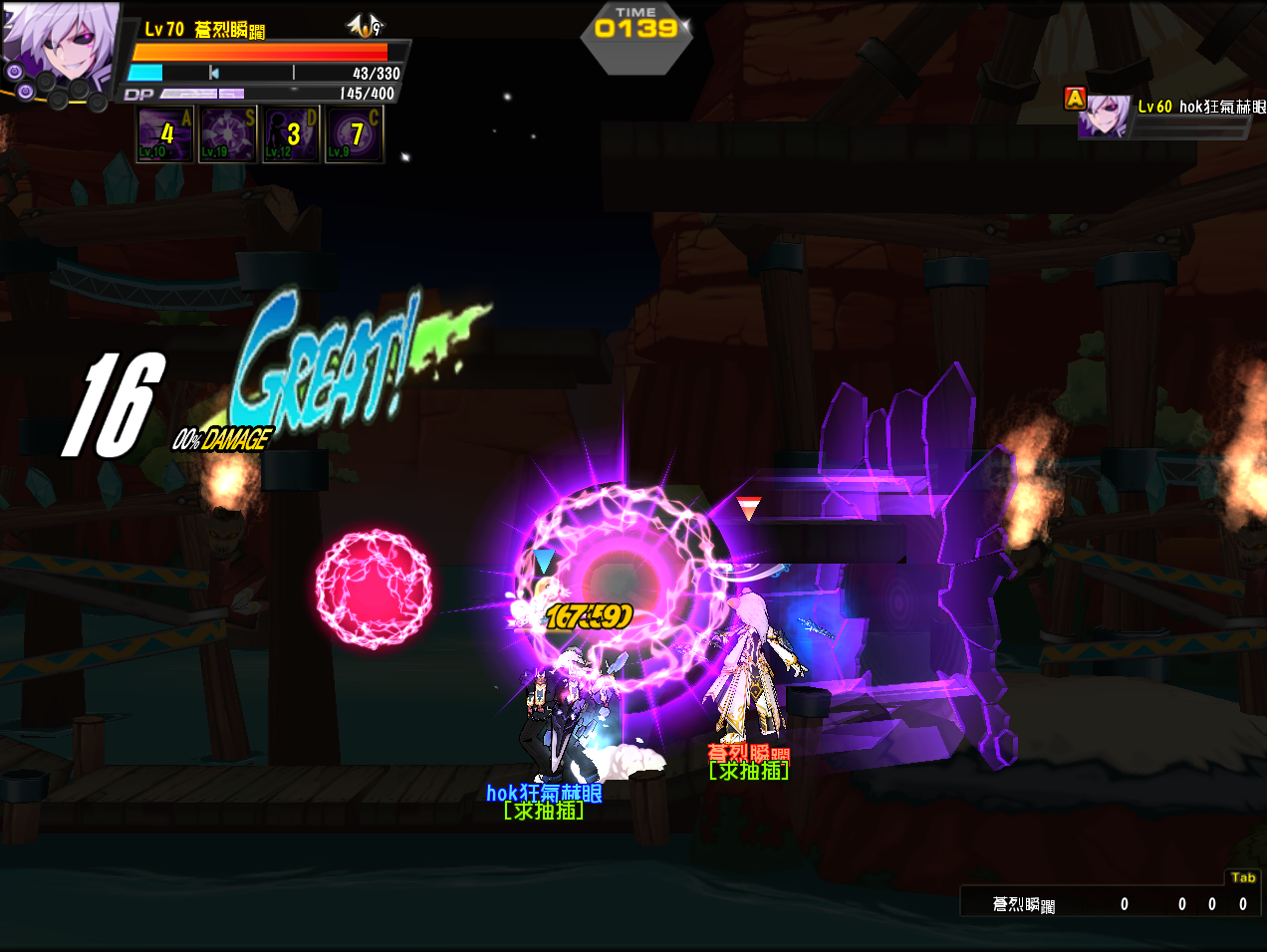Select opponent hok狂氣赫眼's portrait
This screenshot has width=1267, height=952.
(x=1105, y=118)
